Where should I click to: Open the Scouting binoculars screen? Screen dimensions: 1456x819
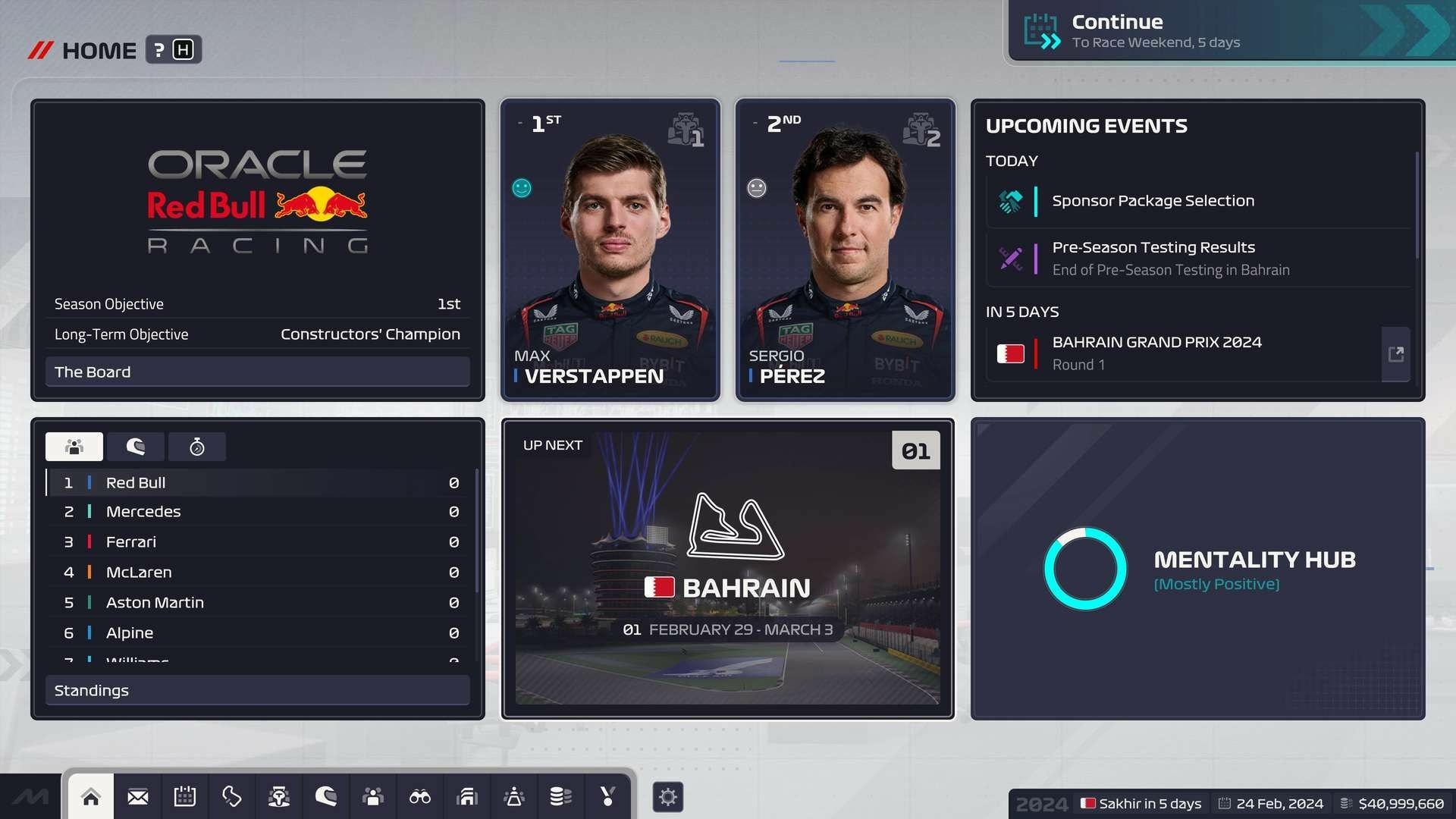click(419, 796)
